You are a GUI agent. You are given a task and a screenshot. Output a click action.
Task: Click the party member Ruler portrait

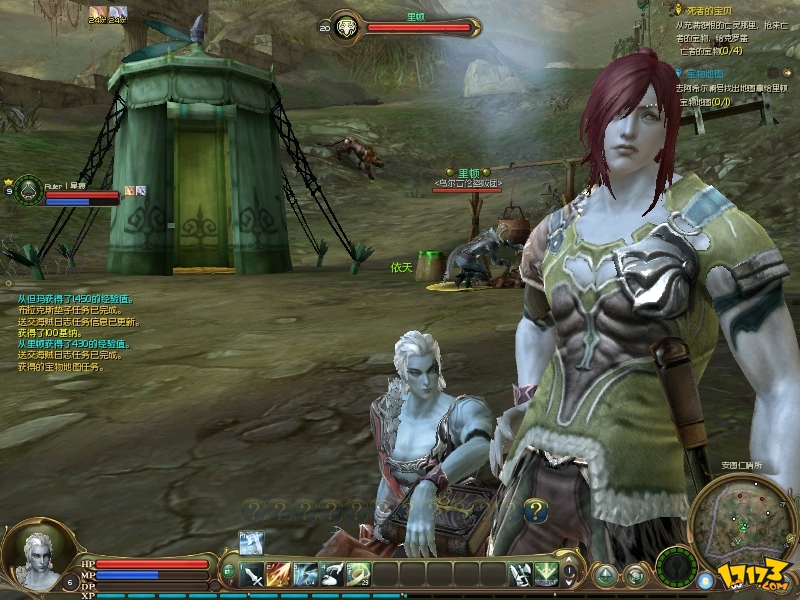[29, 188]
